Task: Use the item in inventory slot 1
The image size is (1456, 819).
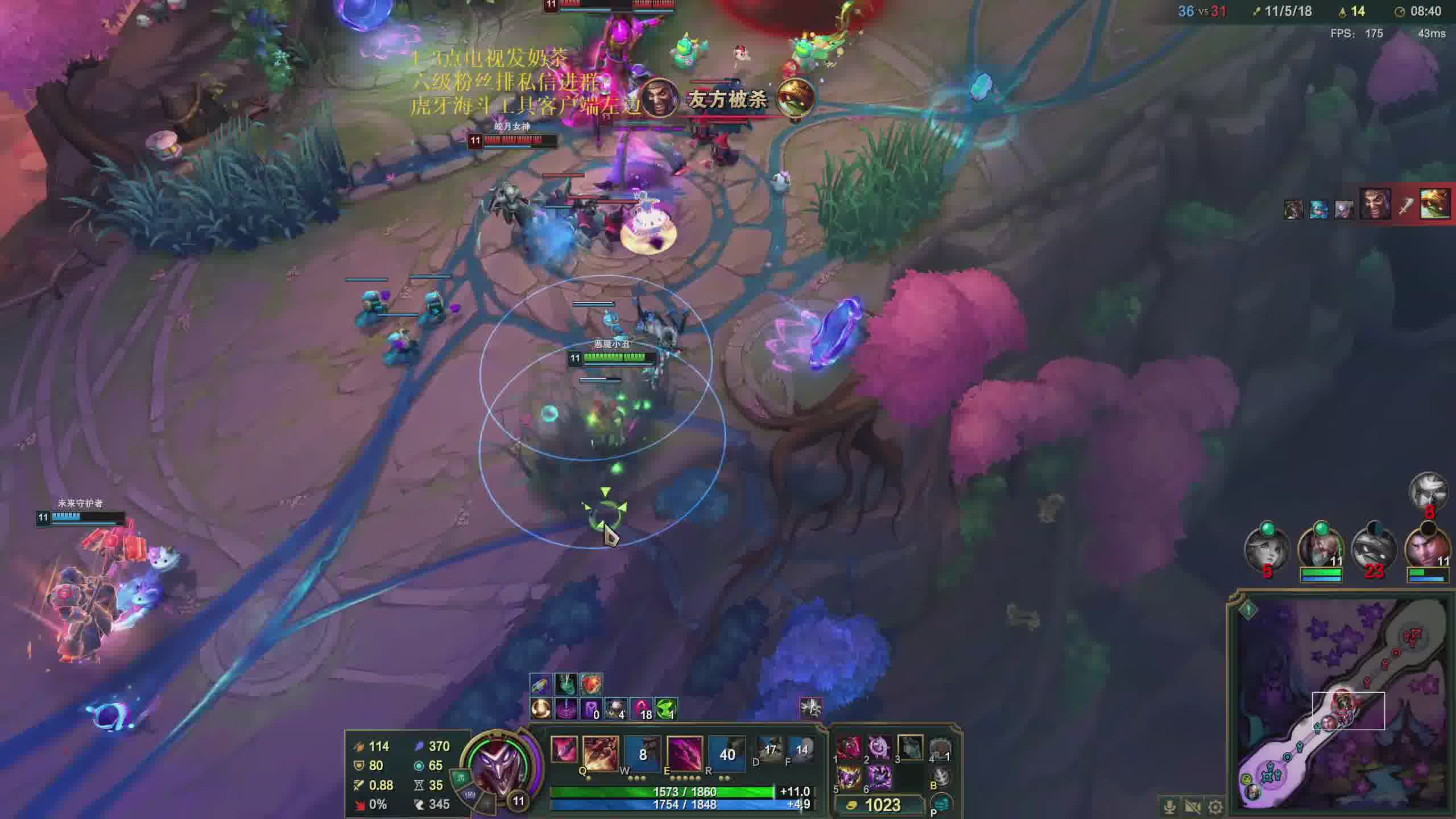Action: pyautogui.click(x=849, y=748)
